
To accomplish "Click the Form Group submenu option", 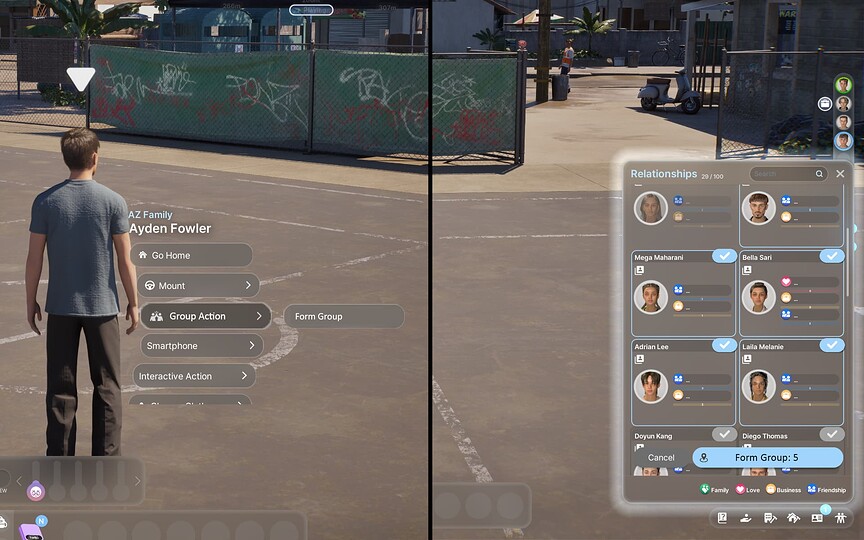I will [x=343, y=316].
